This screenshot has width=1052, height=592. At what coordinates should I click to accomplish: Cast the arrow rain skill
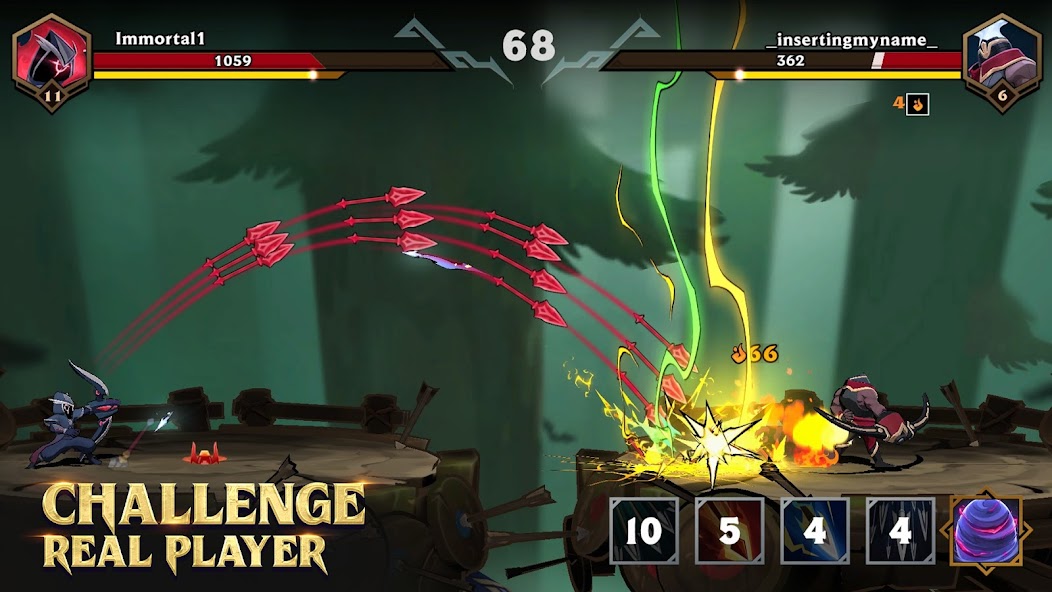click(900, 531)
